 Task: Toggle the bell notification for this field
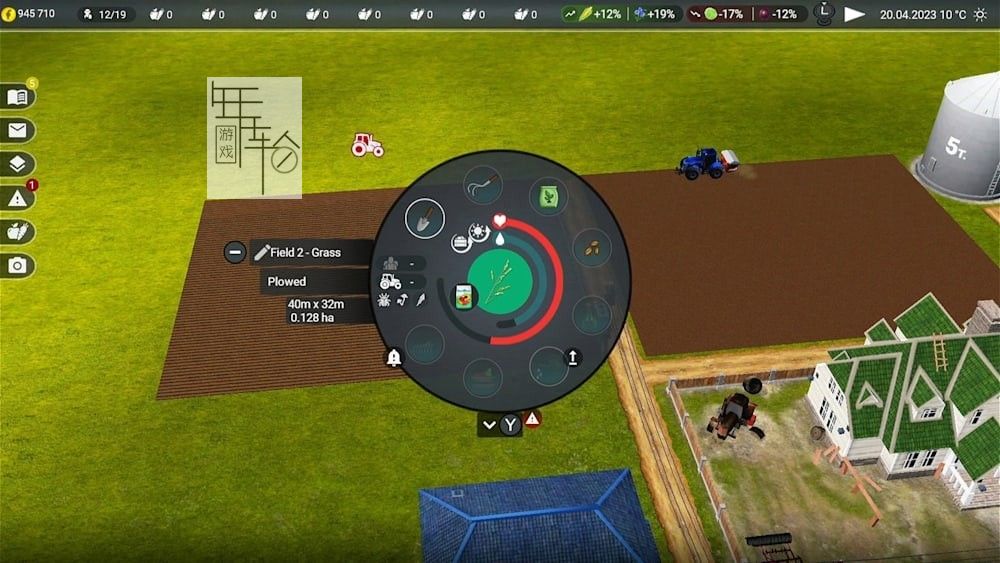tap(394, 358)
